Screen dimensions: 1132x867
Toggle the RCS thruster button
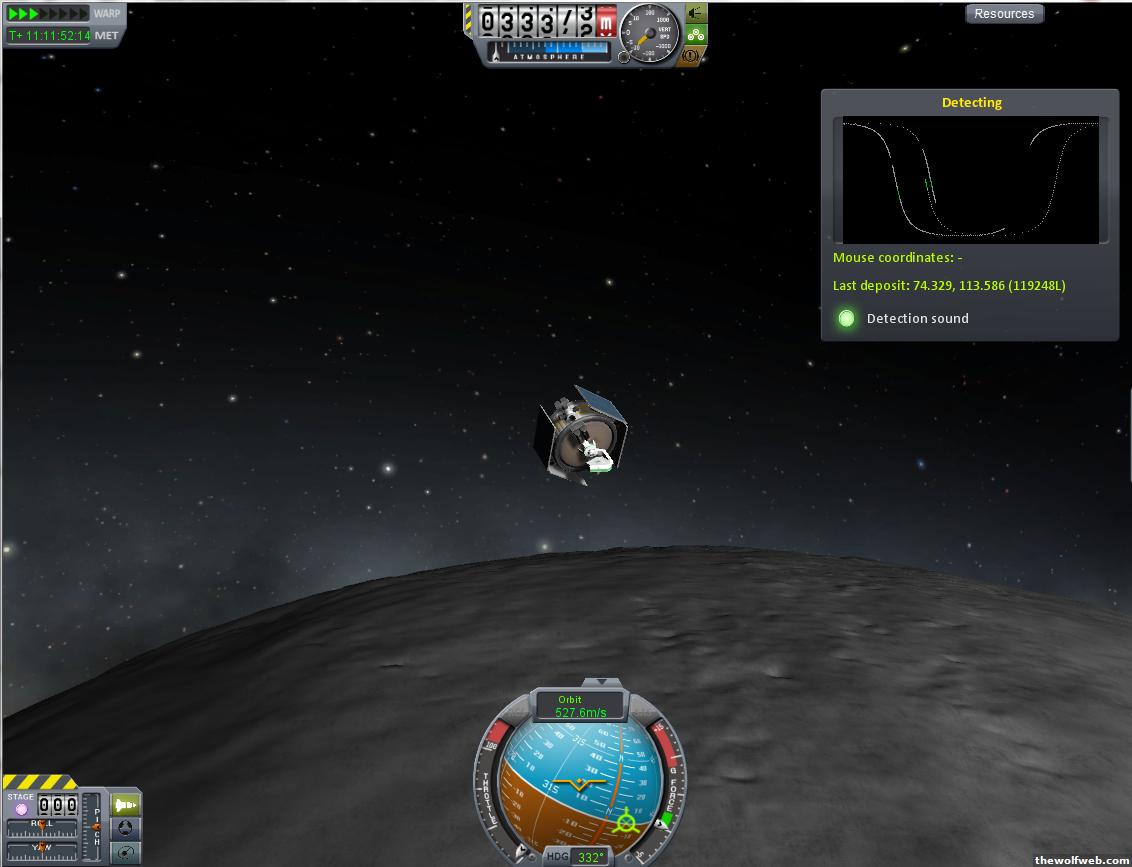tap(696, 13)
